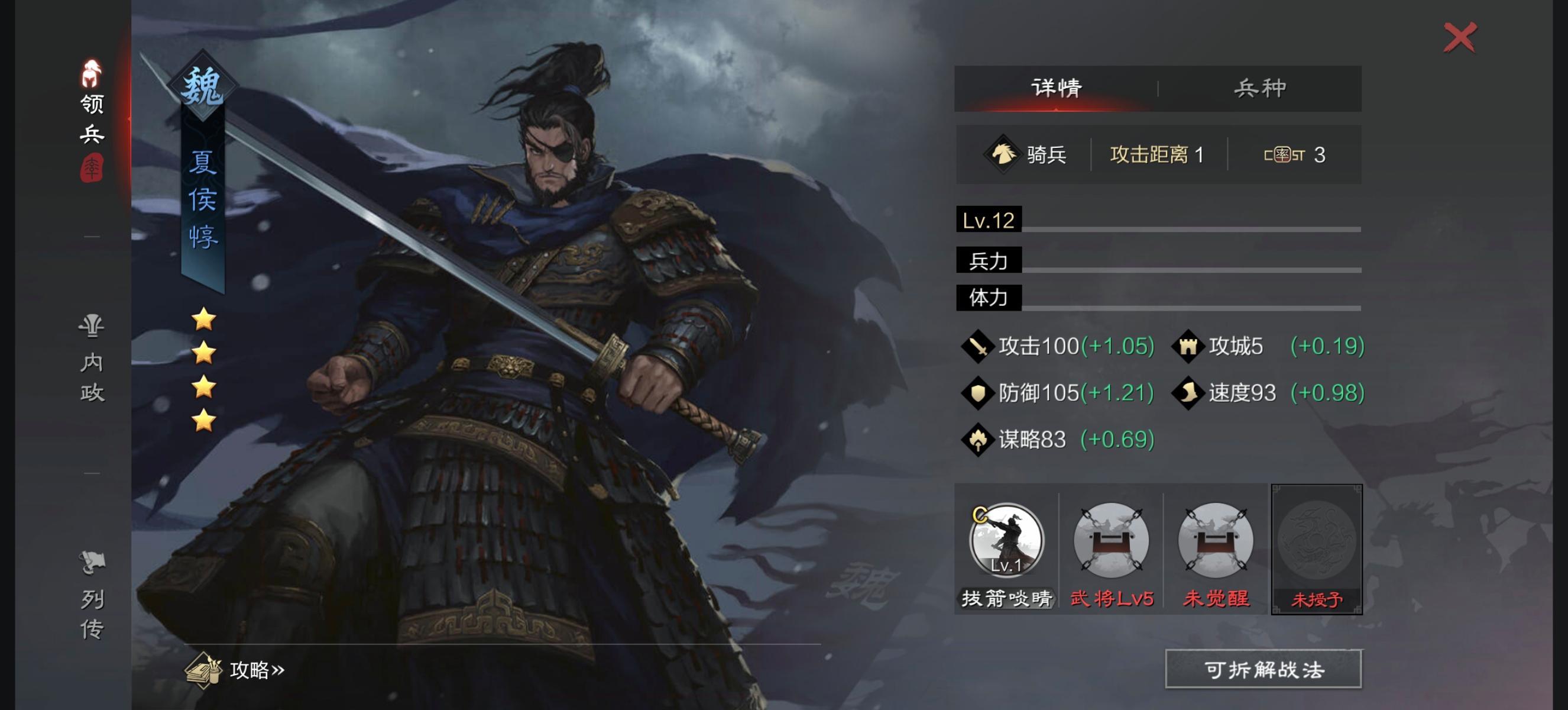
Task: Show the 列传 biography section
Action: [x=92, y=596]
